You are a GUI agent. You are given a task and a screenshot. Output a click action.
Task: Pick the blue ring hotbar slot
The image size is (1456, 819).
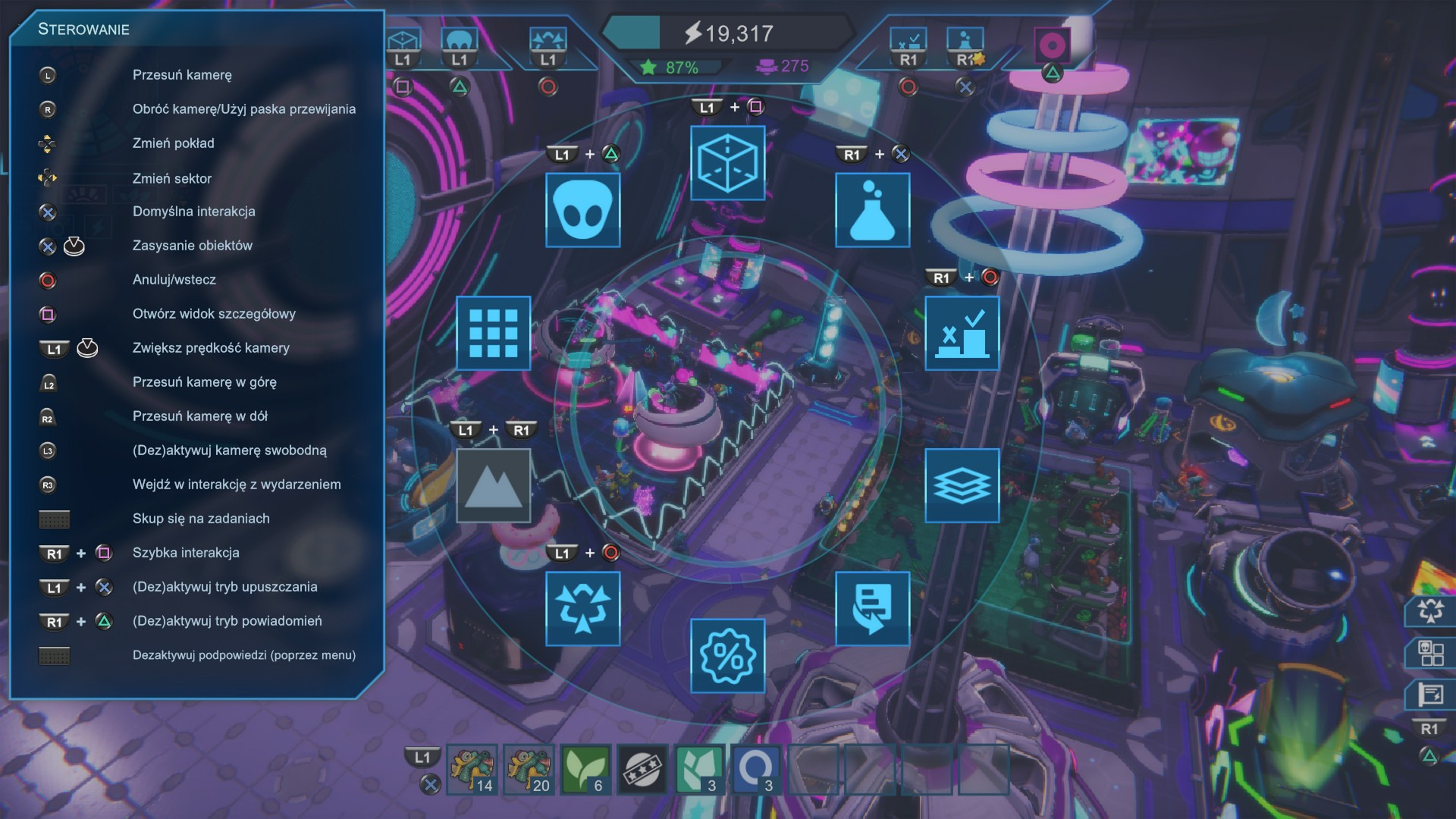(756, 770)
